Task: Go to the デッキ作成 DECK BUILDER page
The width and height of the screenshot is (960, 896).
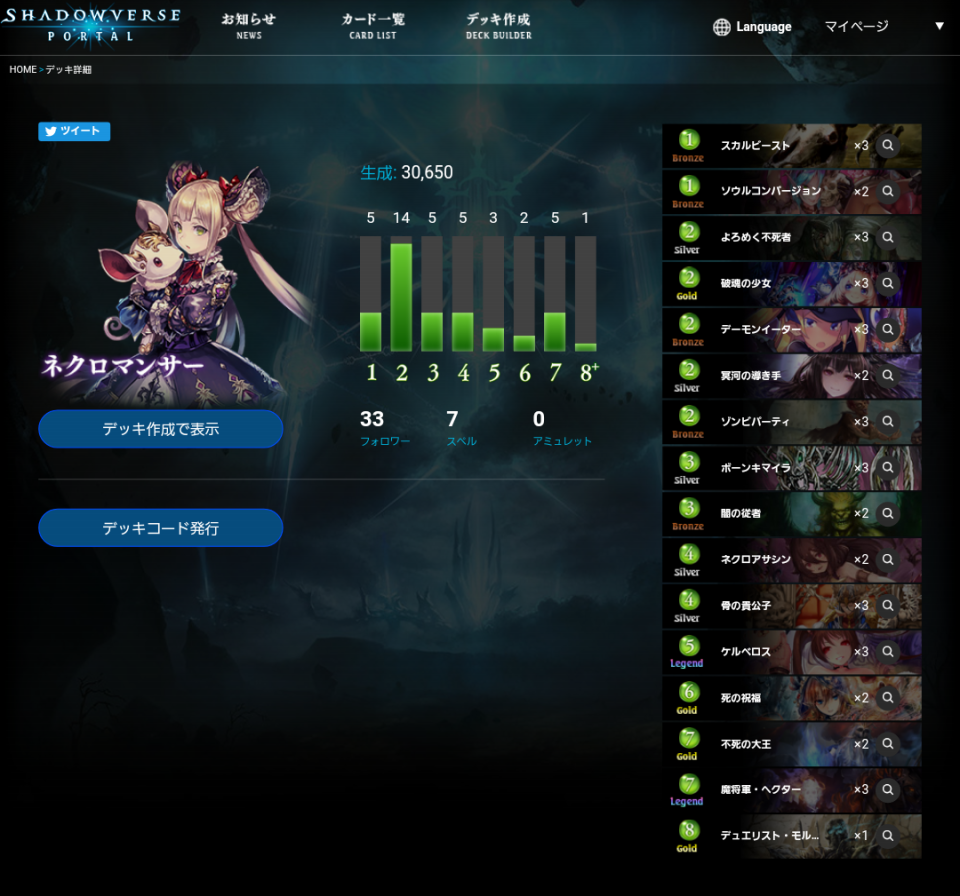Action: click(498, 26)
